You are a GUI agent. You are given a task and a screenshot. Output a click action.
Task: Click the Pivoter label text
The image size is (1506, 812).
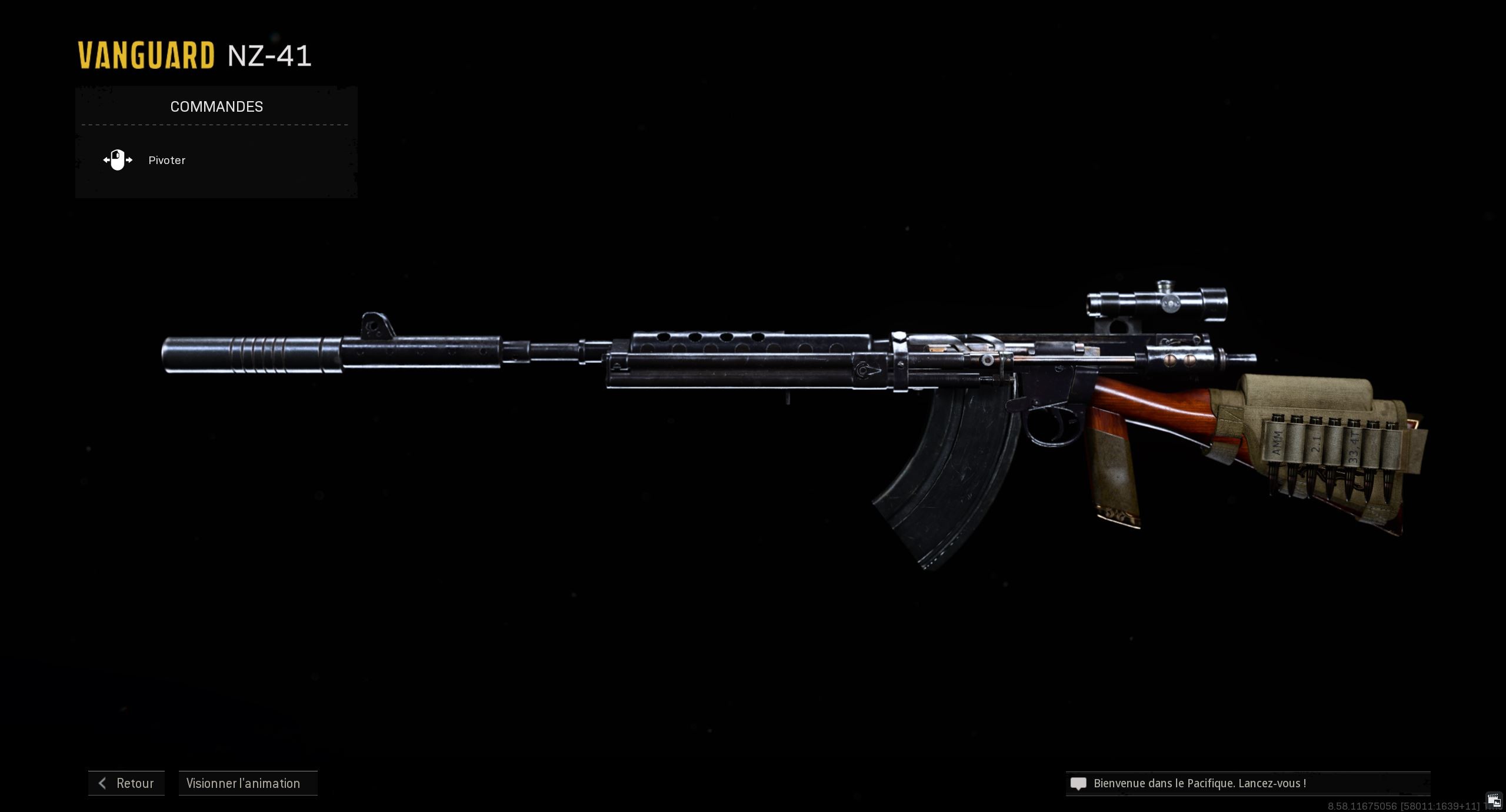pos(166,160)
